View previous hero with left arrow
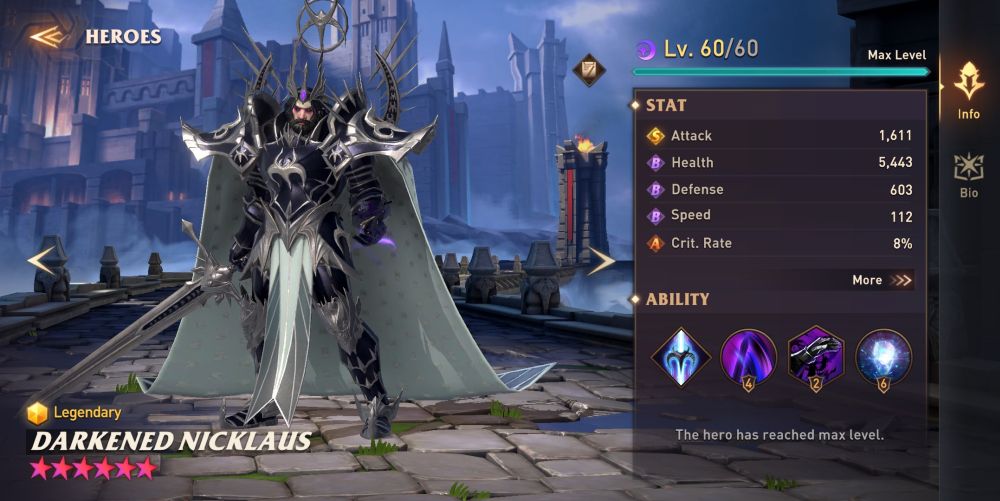Screen dimensions: 1000x501 click(42, 261)
